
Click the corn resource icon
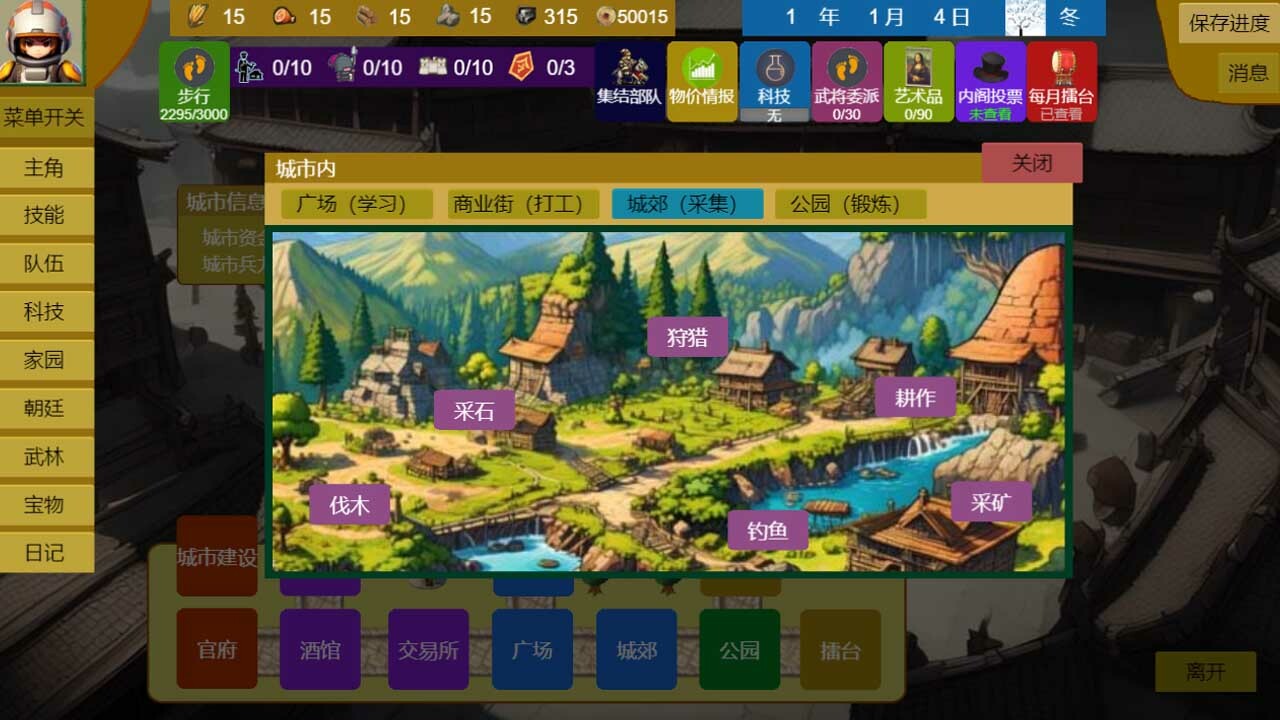pyautogui.click(x=196, y=16)
